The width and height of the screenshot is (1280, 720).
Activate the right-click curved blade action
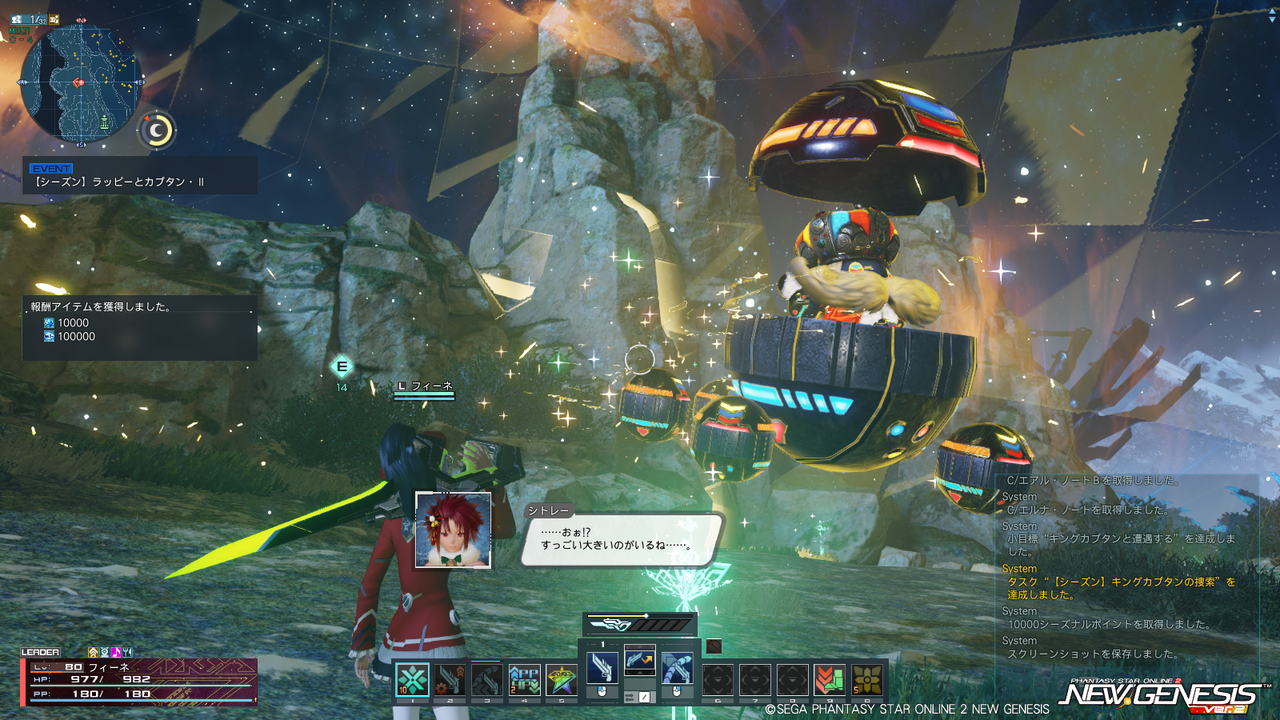pos(677,668)
